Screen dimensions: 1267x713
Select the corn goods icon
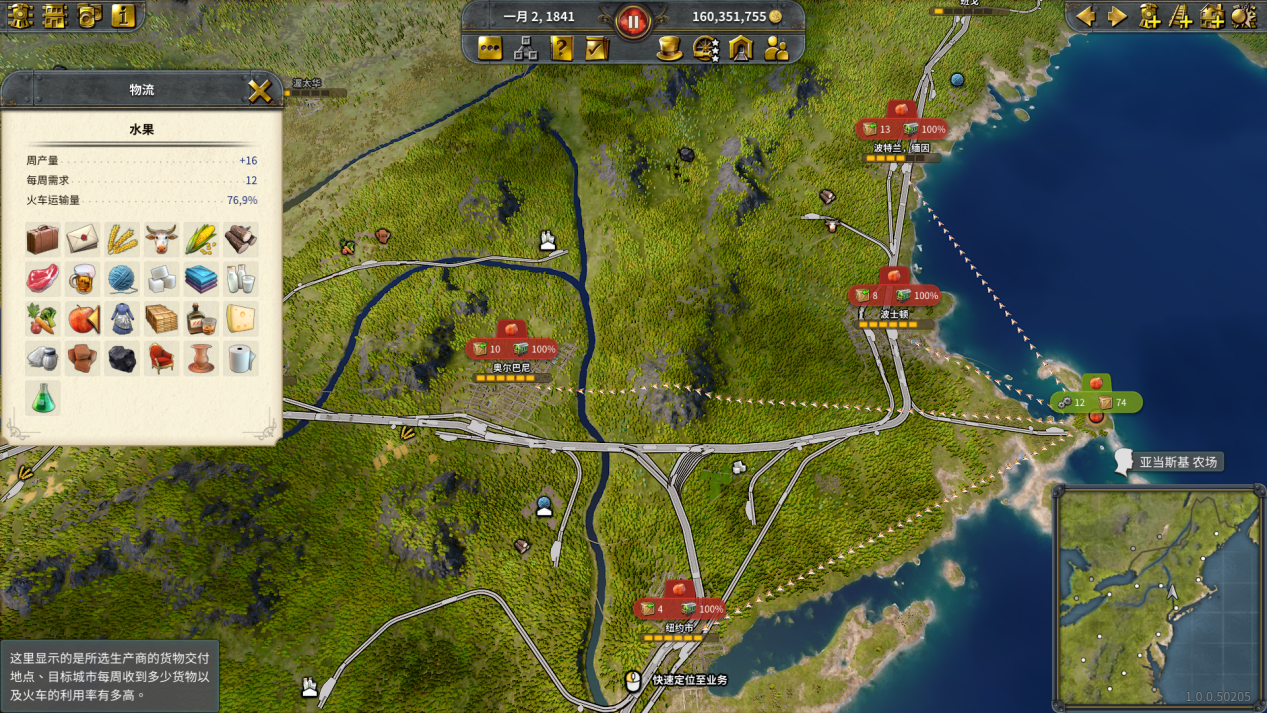pos(201,240)
